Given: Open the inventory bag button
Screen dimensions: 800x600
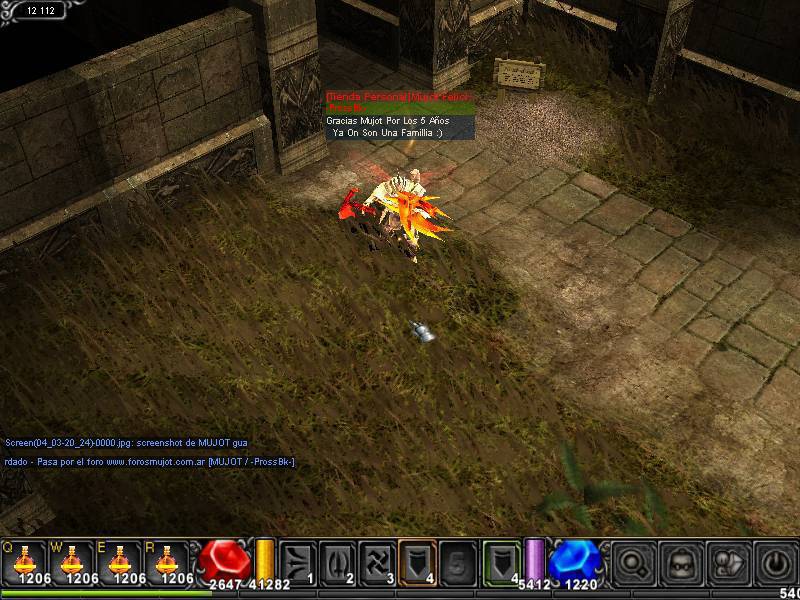Looking at the screenshot, I should click(x=728, y=561).
